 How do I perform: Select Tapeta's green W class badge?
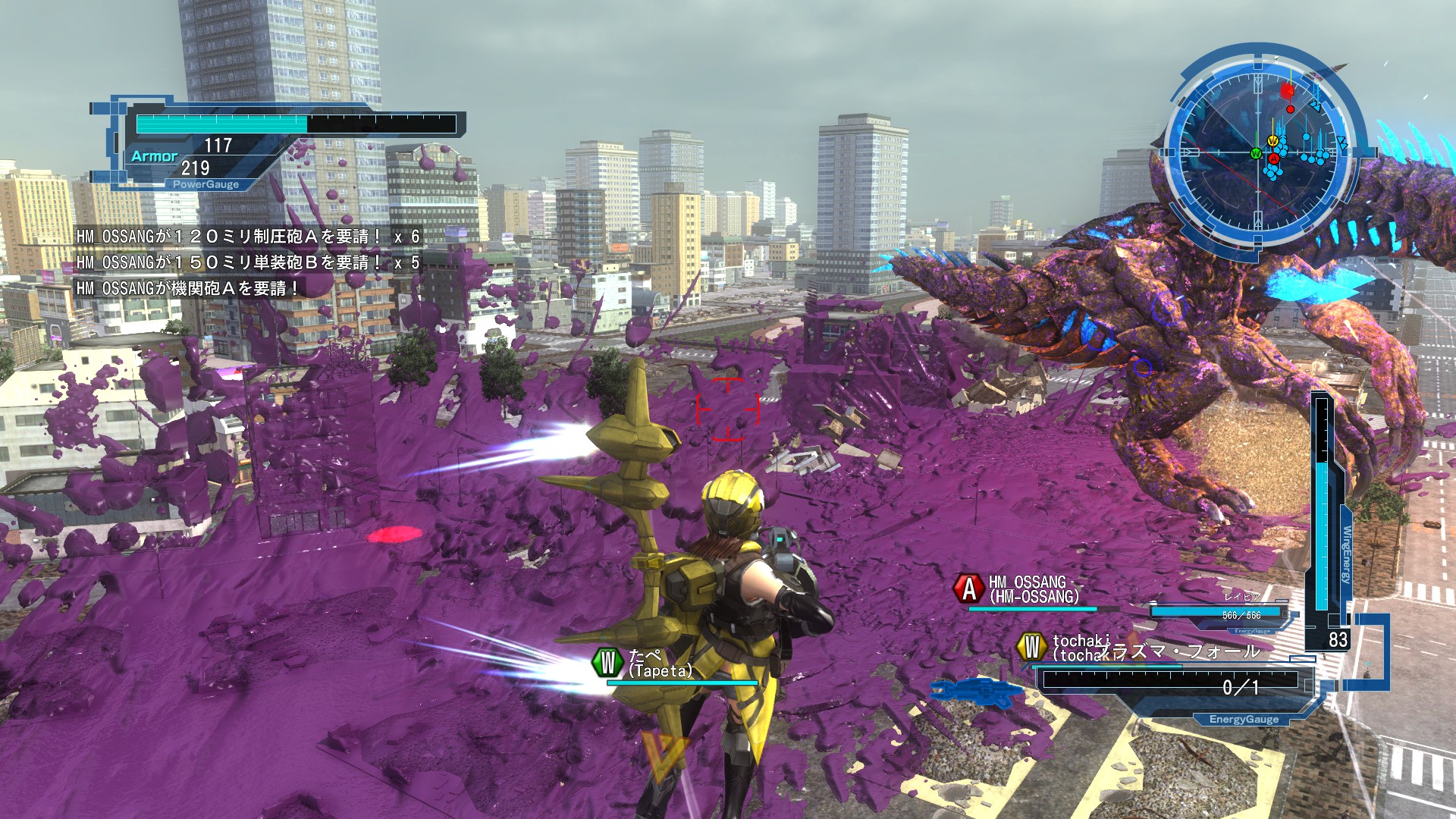coord(607,662)
